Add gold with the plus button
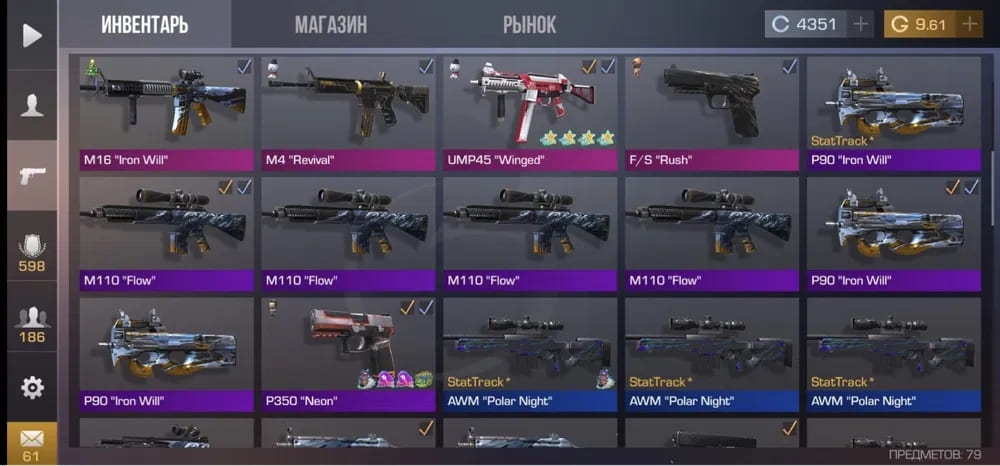Image resolution: width=1000 pixels, height=466 pixels. point(968,24)
